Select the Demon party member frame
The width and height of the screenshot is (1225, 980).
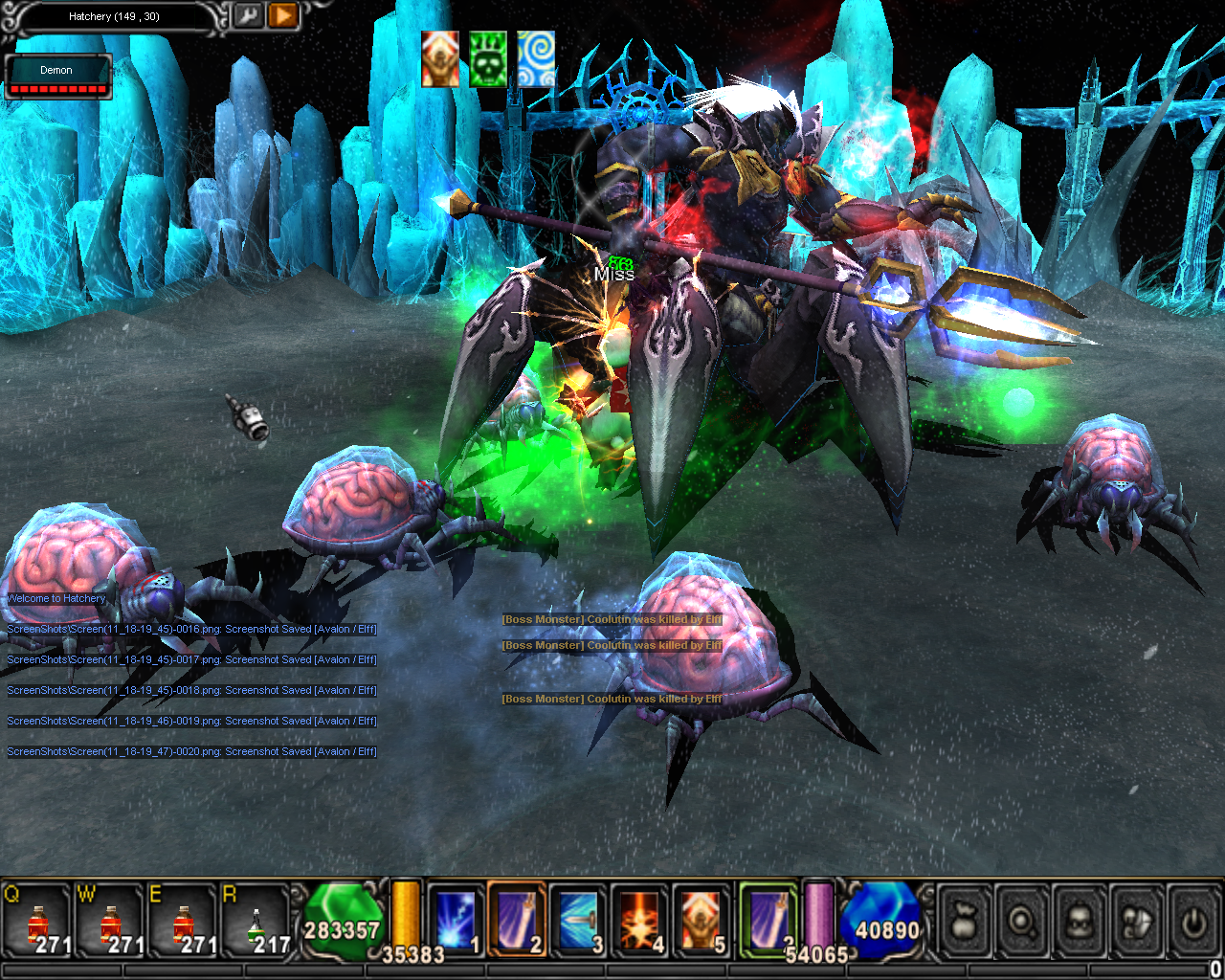(x=57, y=77)
